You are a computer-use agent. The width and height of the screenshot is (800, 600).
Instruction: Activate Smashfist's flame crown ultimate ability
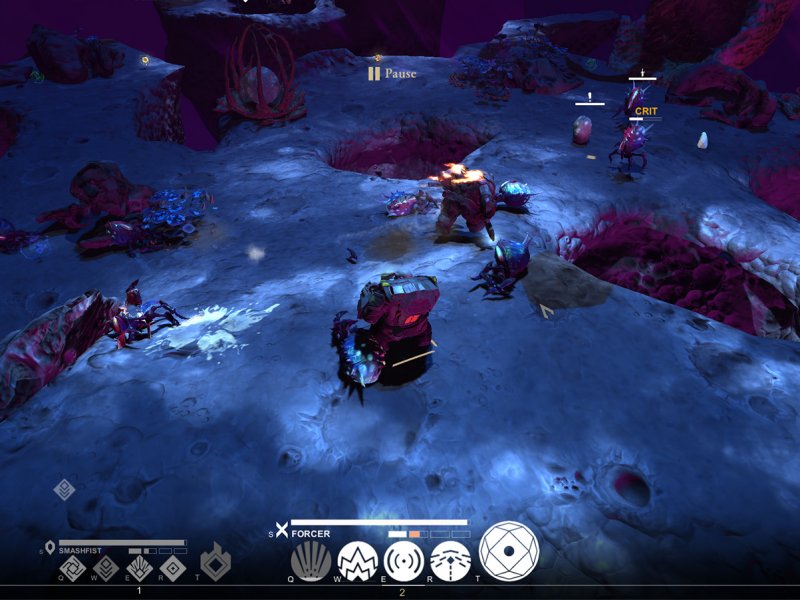pyautogui.click(x=215, y=563)
